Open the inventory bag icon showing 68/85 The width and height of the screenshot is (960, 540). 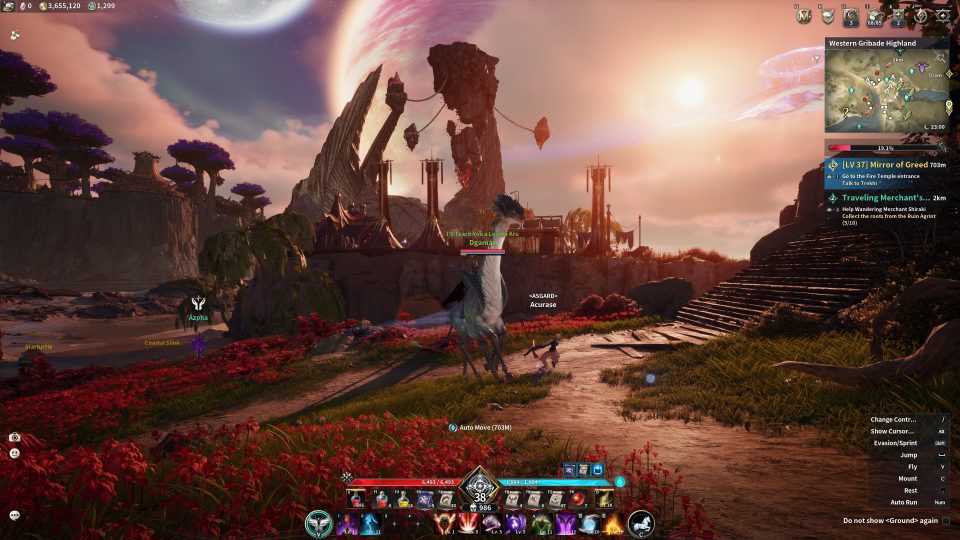click(x=875, y=16)
